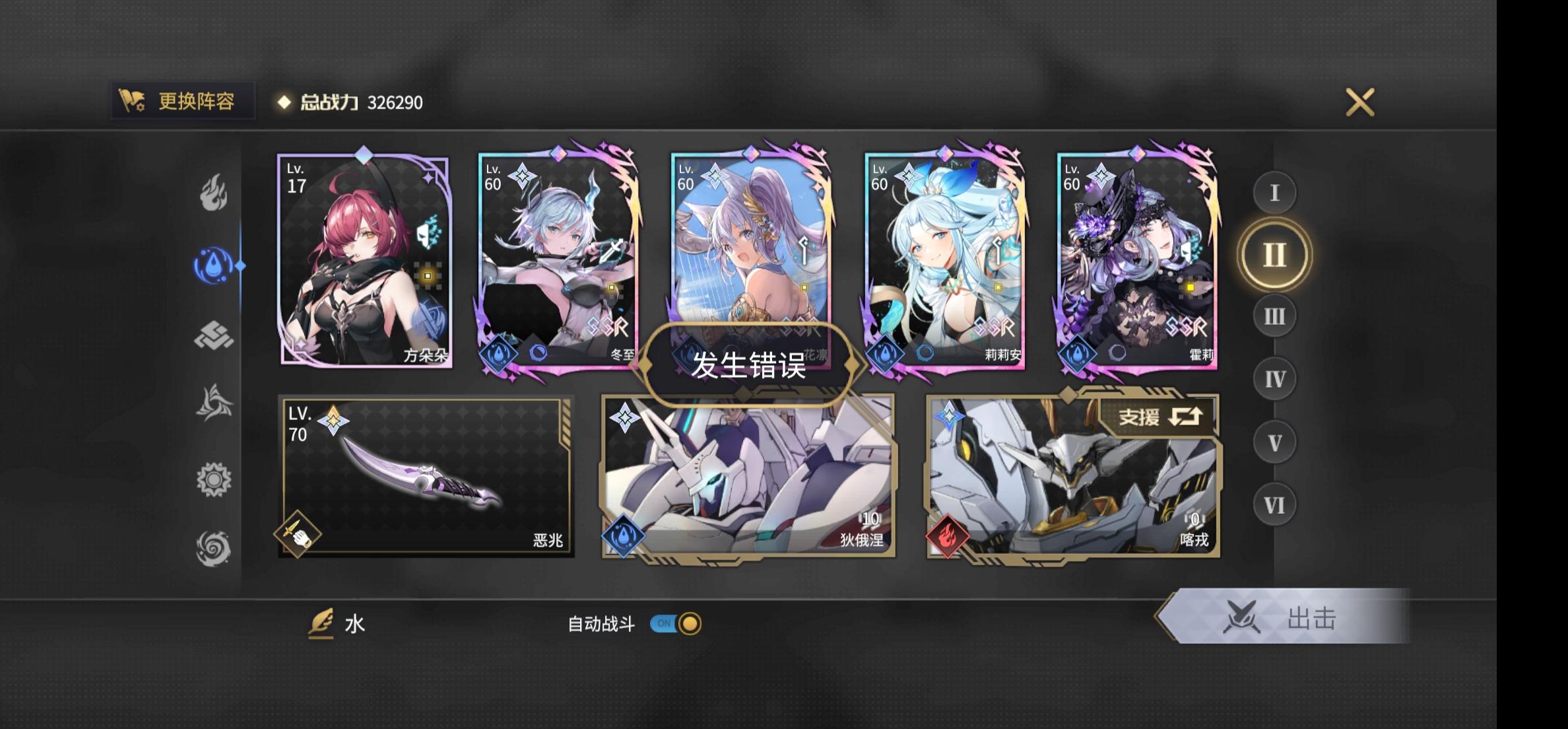Viewport: 1568px width, 729px height.
Task: Open team slot V
Action: (1274, 441)
